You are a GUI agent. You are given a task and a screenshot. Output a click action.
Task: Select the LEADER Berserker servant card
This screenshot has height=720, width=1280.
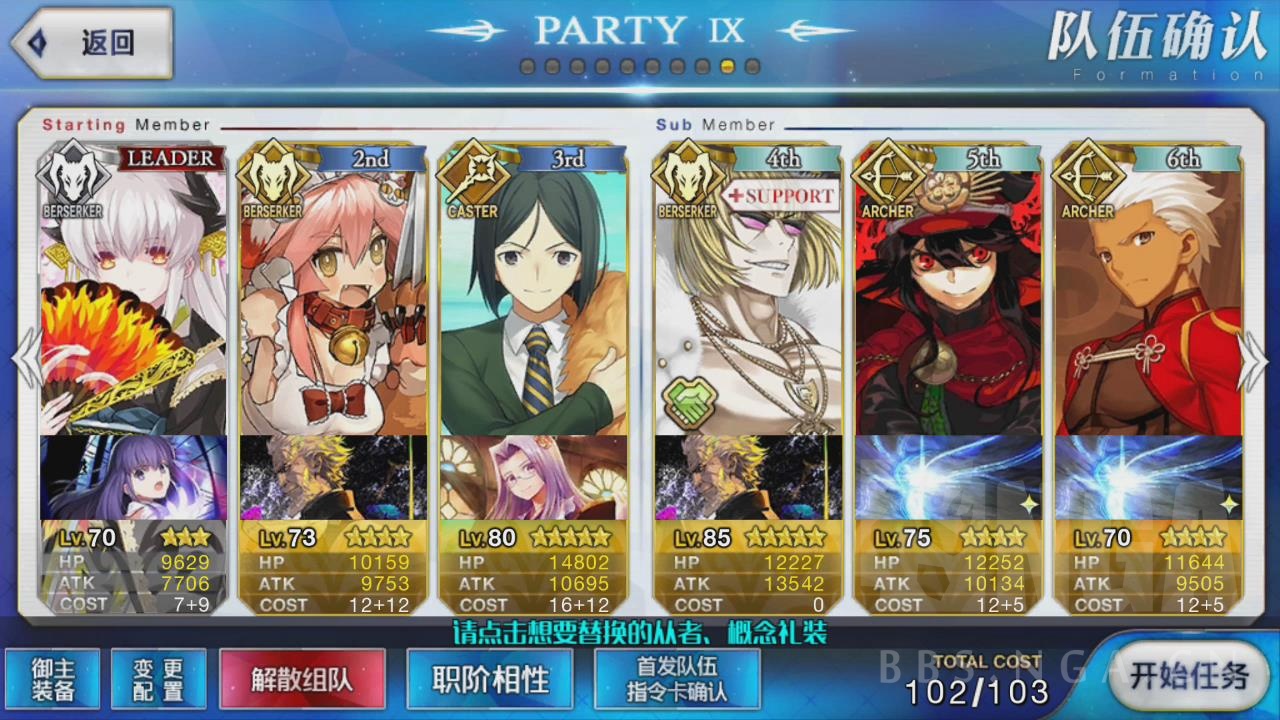tap(132, 300)
